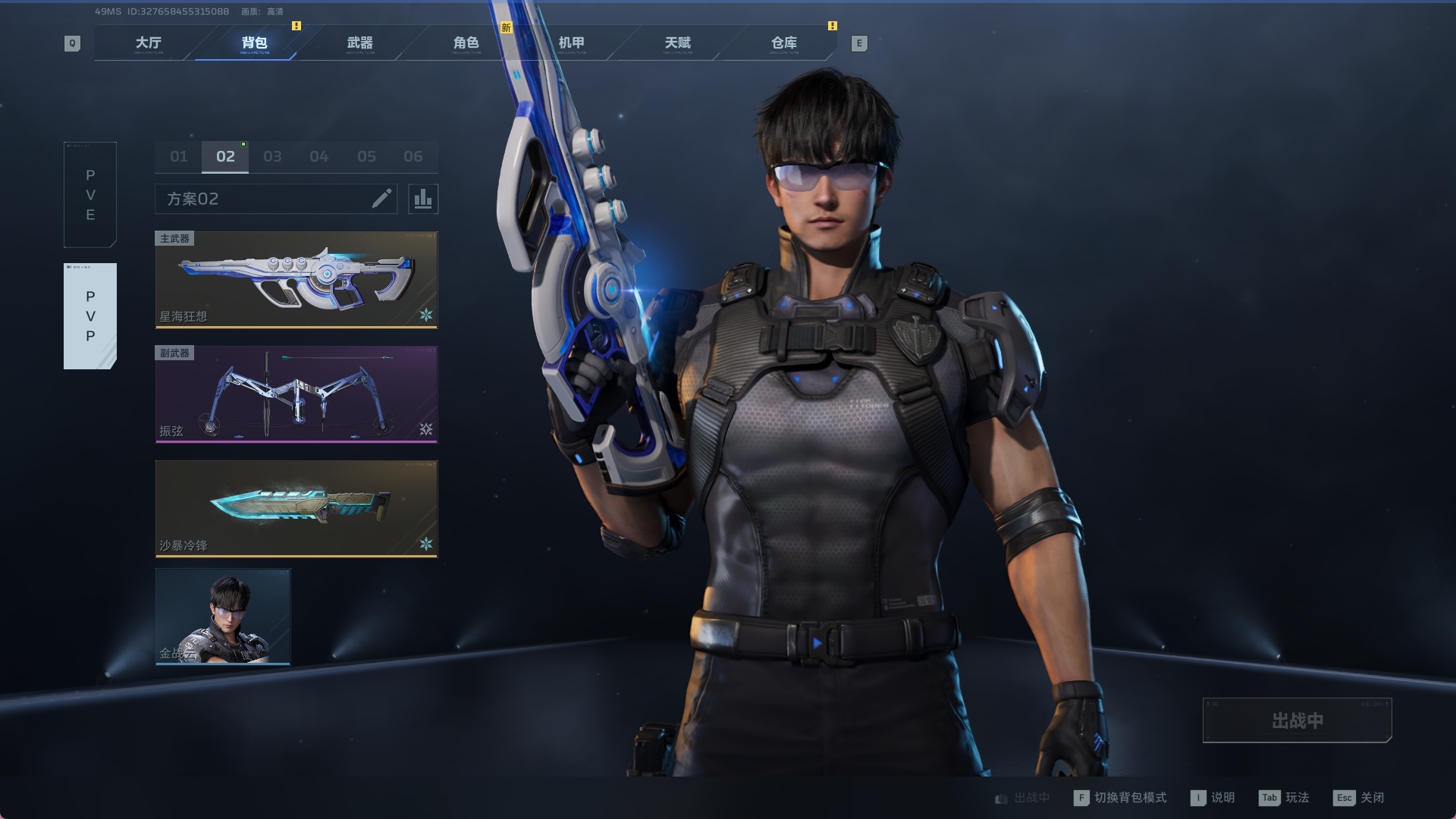
Task: Select the 振弦 secondary bow slot
Action: 297,394
